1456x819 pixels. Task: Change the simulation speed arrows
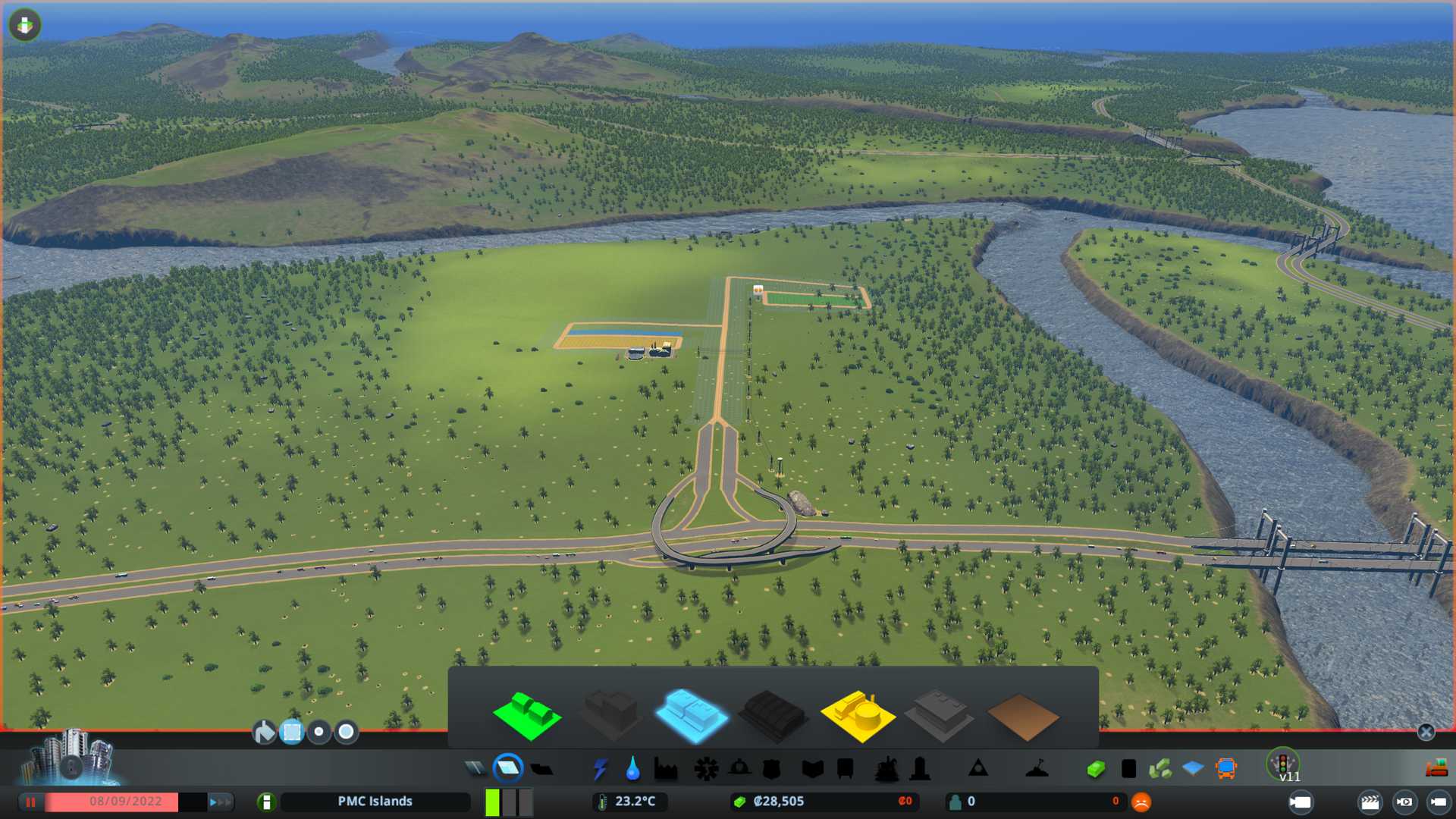coord(220,802)
